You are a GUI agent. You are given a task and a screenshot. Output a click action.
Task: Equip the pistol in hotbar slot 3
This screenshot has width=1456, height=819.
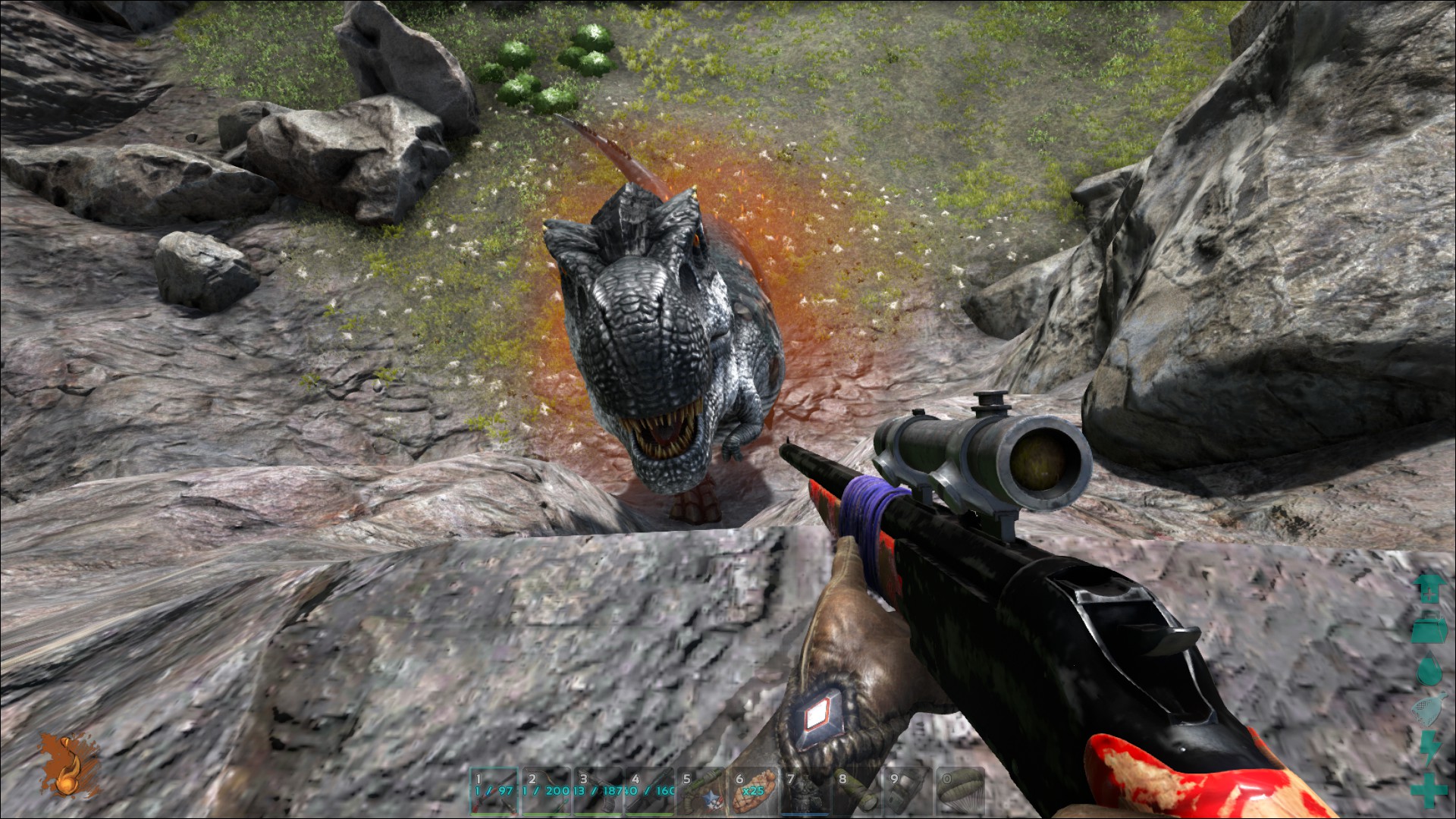598,791
